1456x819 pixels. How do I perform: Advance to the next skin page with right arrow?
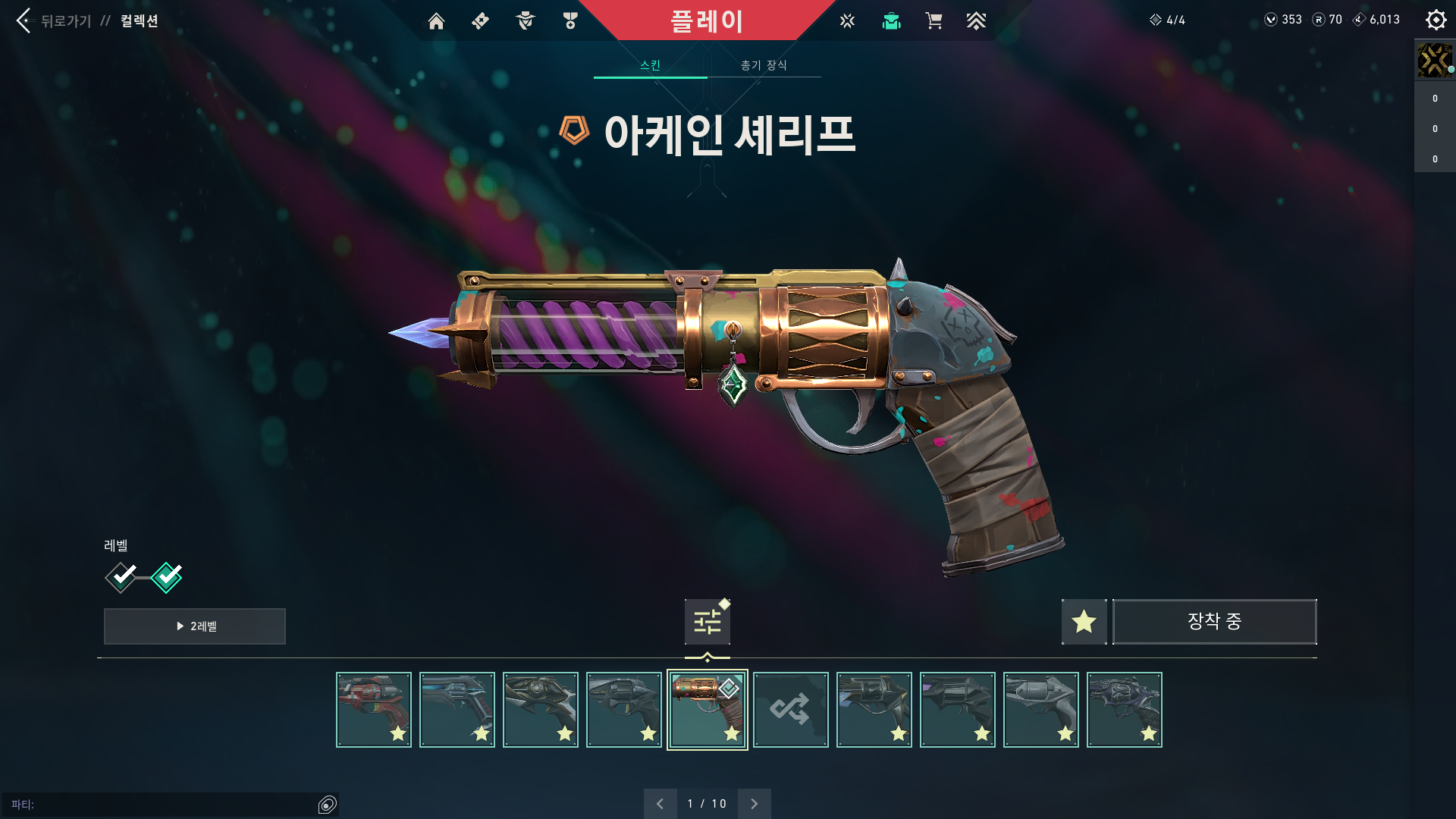[754, 803]
